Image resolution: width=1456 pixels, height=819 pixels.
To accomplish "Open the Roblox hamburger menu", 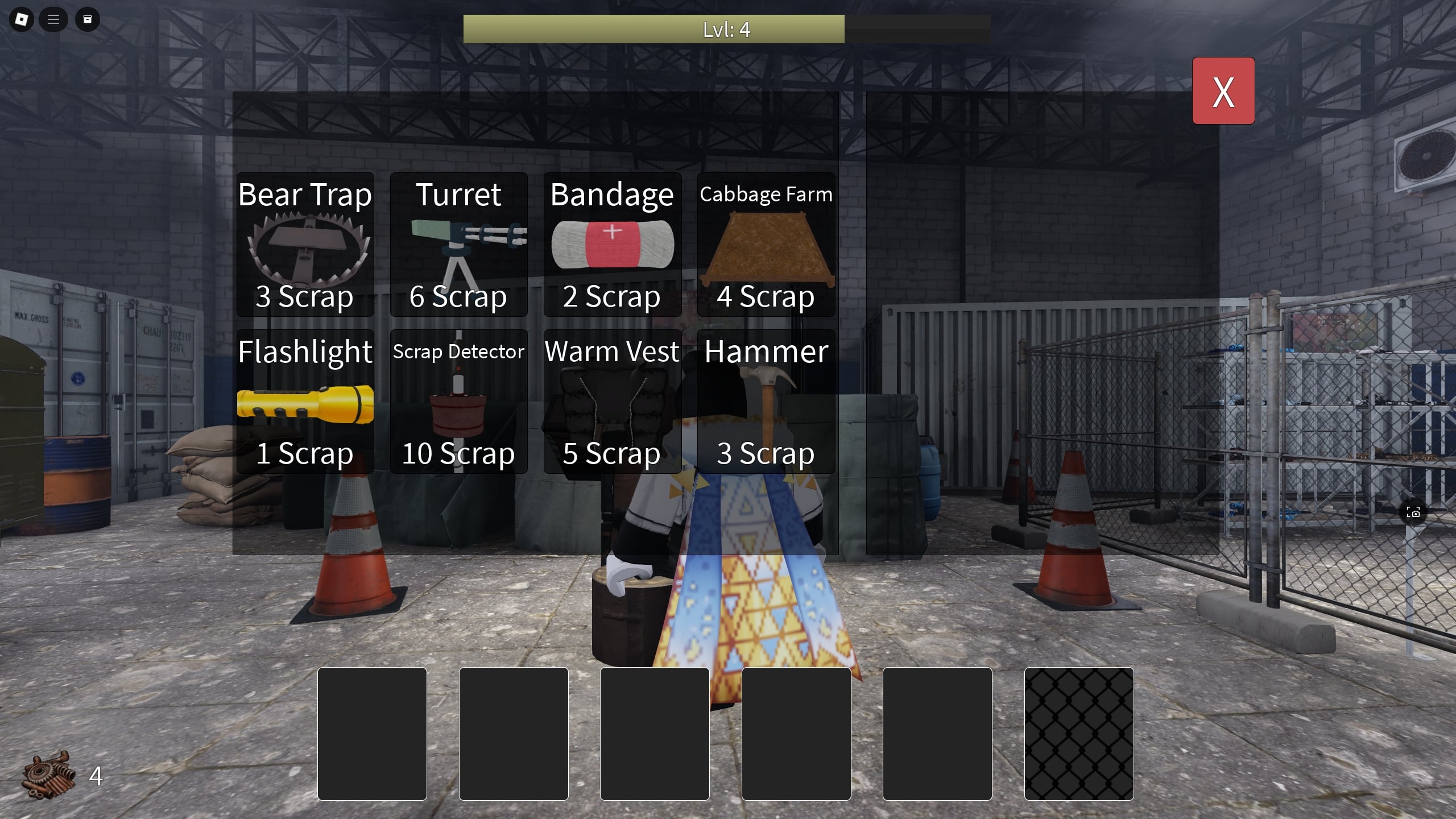I will (53, 19).
